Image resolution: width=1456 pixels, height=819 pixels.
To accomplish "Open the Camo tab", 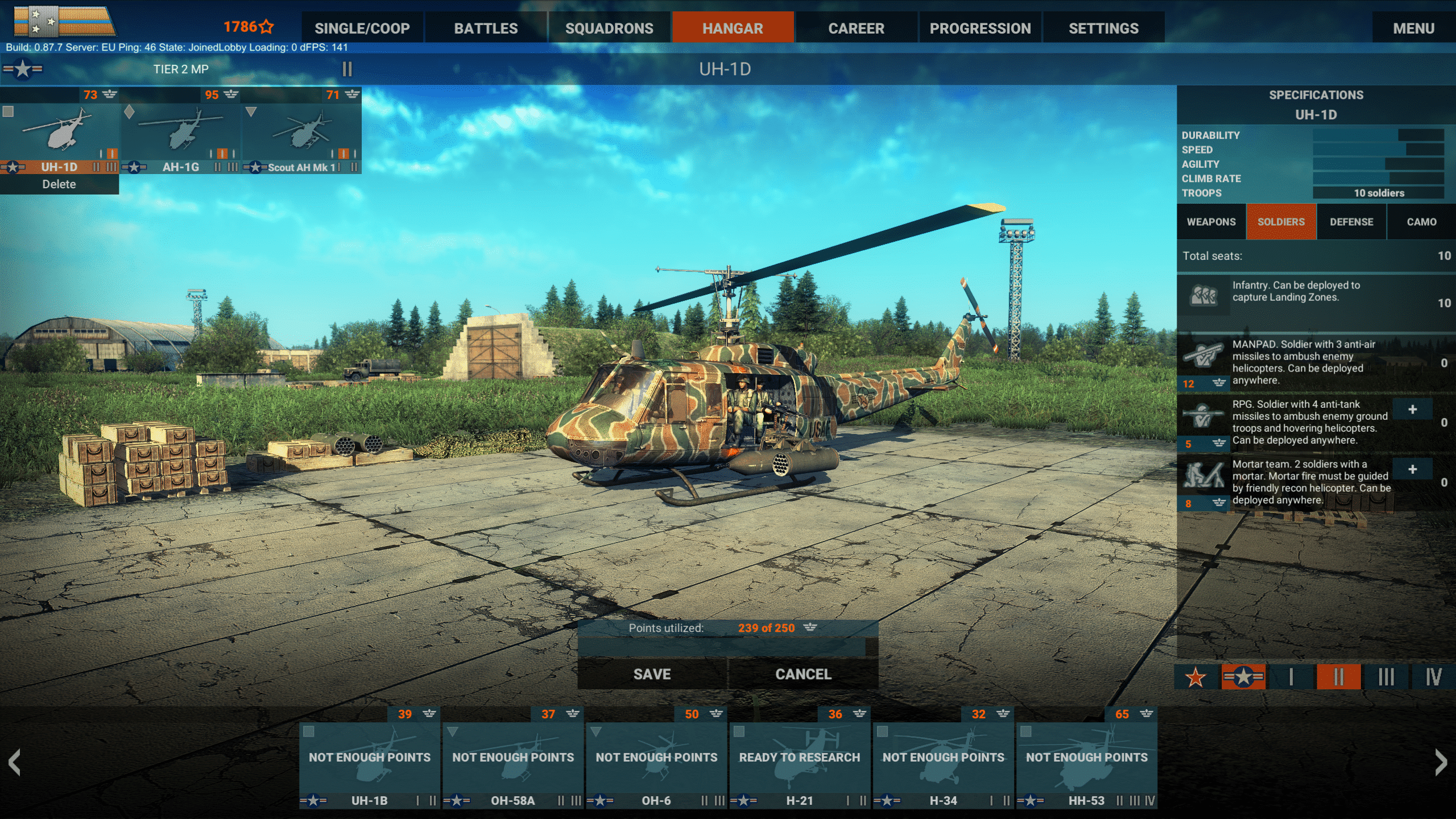I will tap(1421, 222).
